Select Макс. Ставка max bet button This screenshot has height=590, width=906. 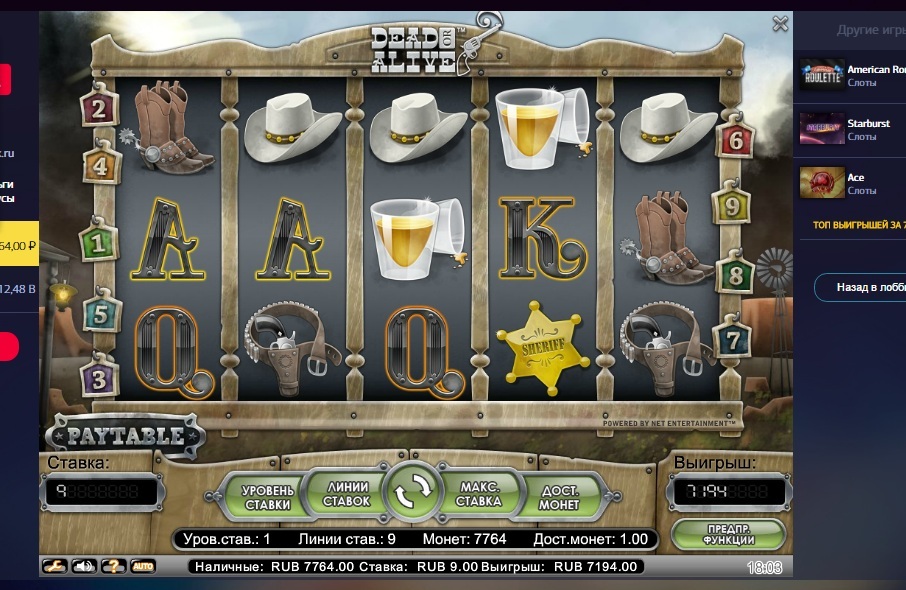(480, 493)
